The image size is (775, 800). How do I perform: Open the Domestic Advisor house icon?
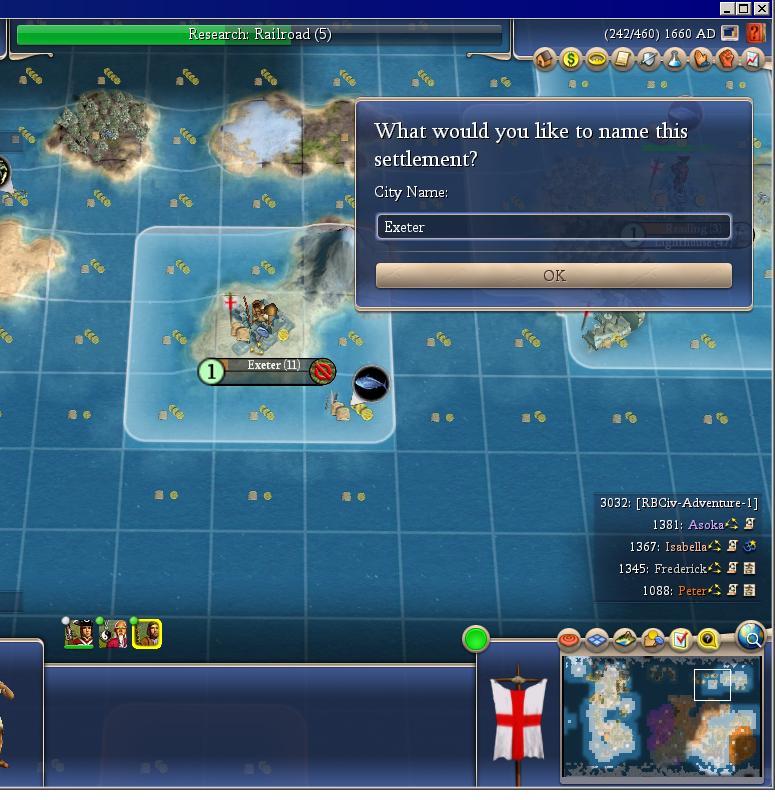click(x=545, y=59)
